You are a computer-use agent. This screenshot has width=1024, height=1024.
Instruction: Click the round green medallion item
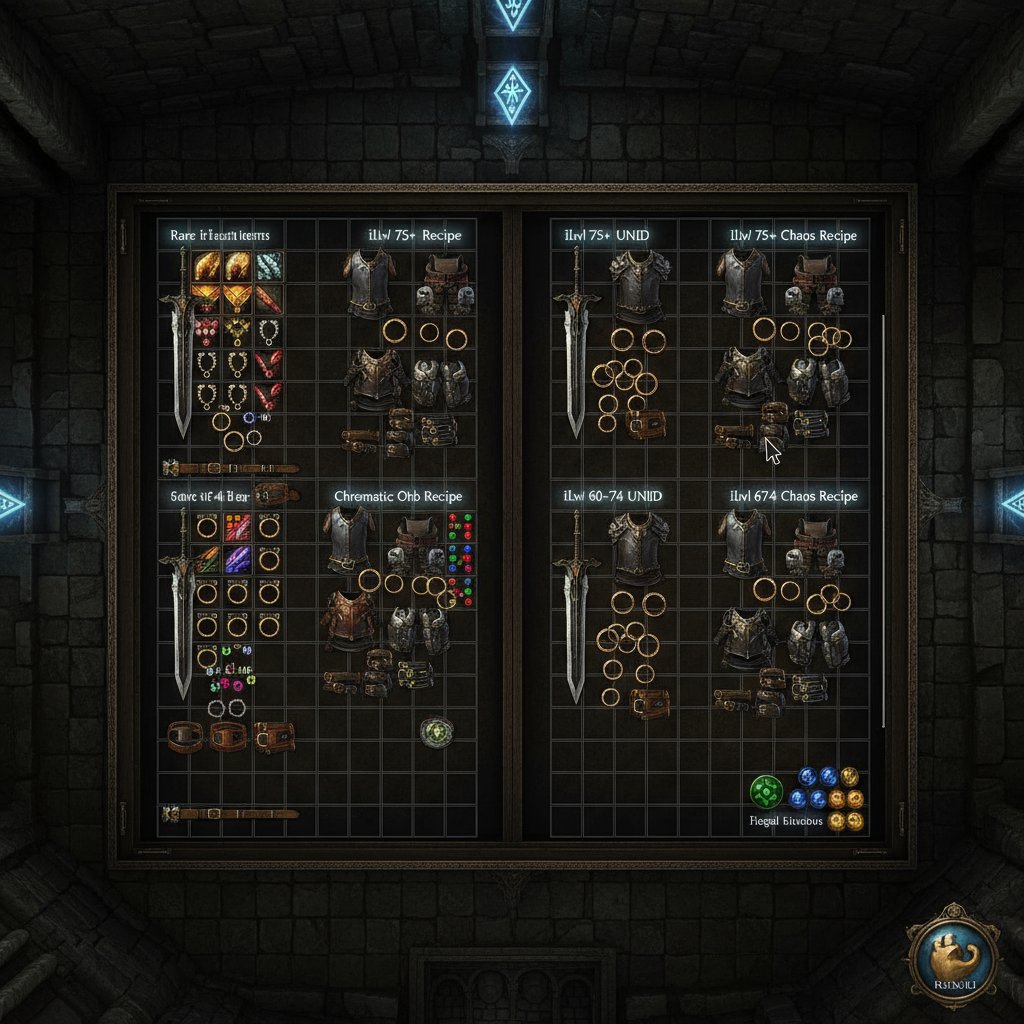437,732
